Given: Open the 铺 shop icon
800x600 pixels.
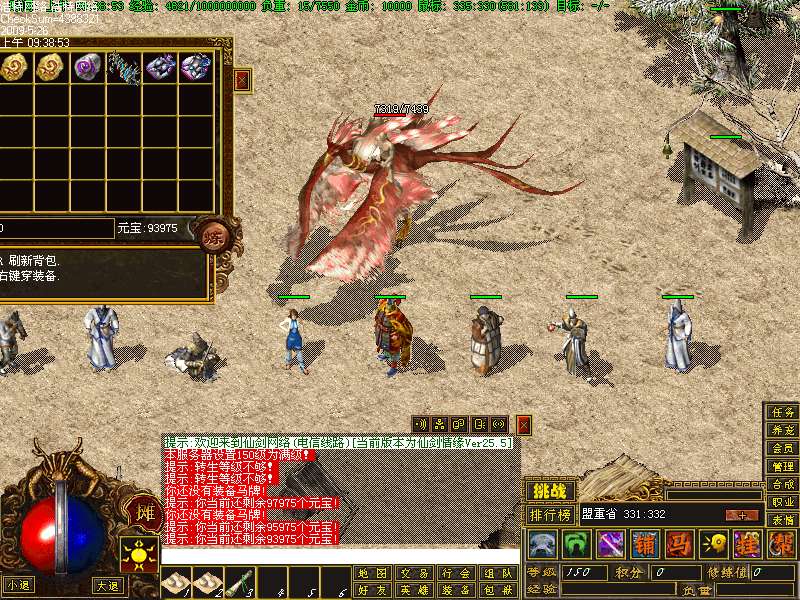Looking at the screenshot, I should (x=647, y=544).
